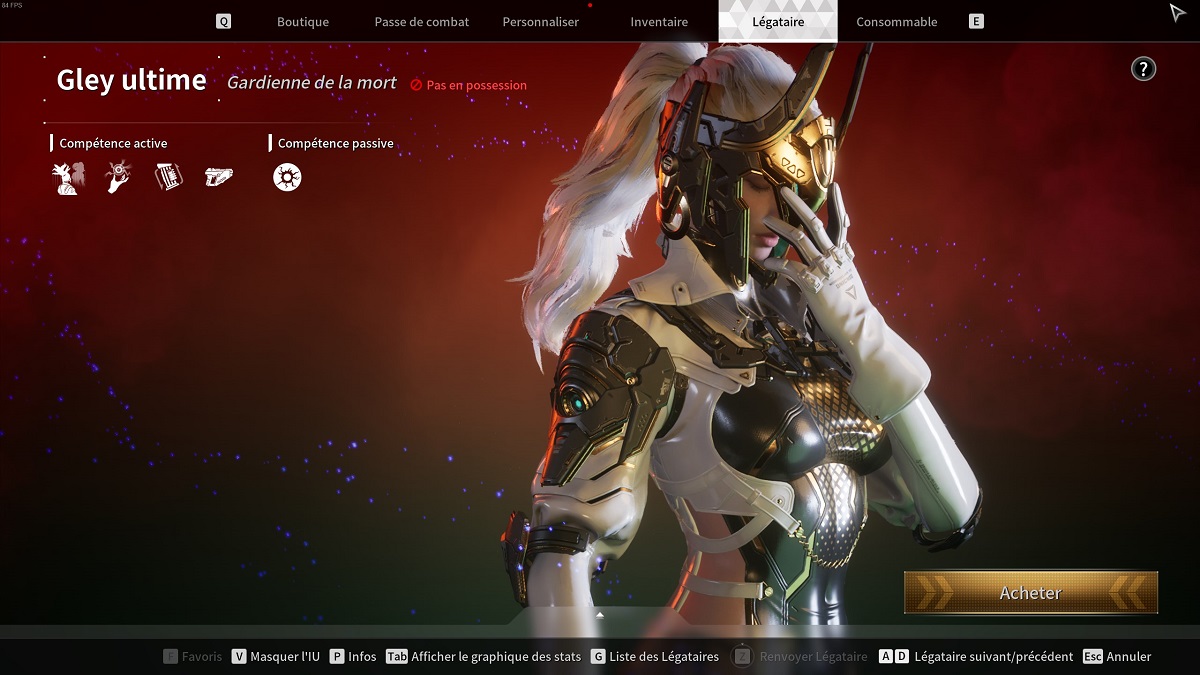1200x675 pixels.
Task: Open the Infos panel
Action: (353, 657)
